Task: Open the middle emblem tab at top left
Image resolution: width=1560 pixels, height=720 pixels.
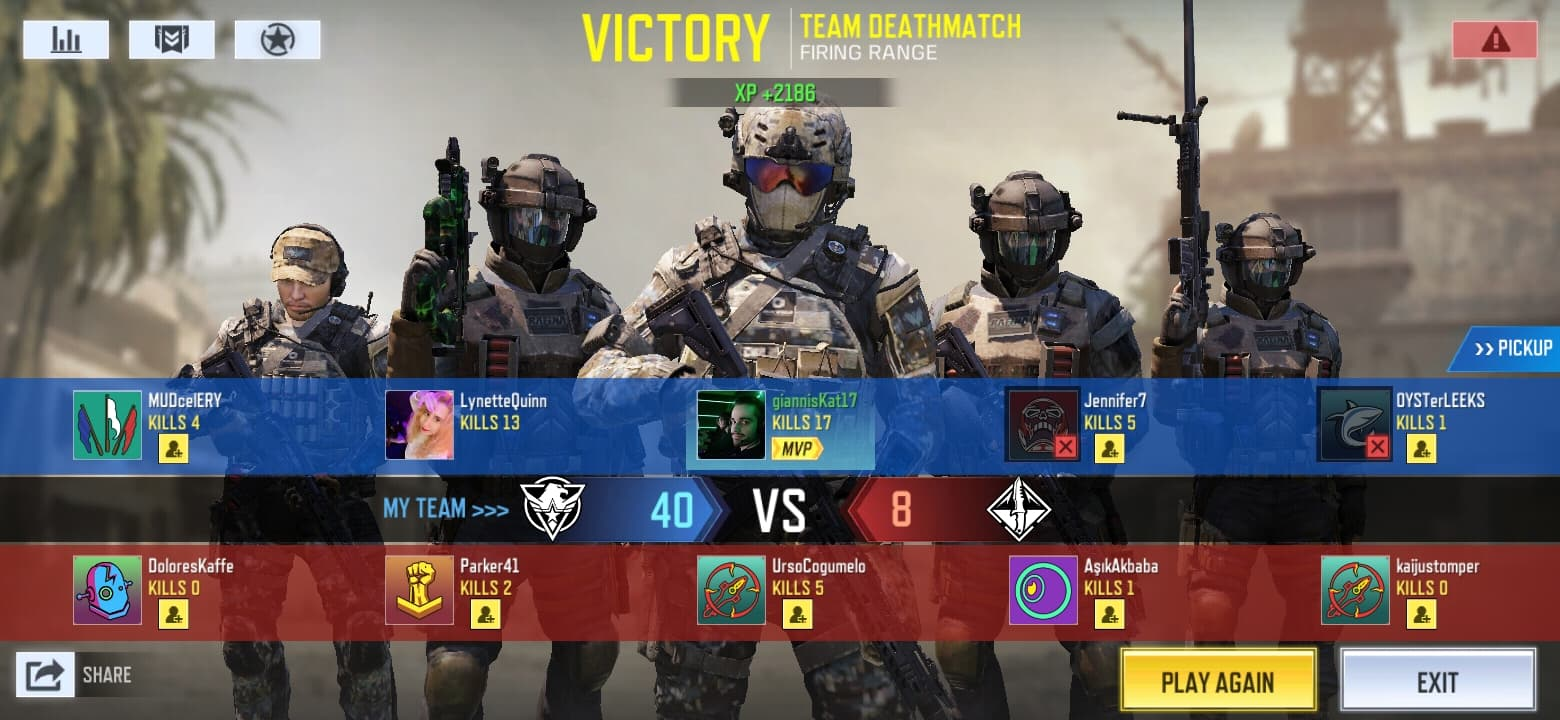Action: tap(171, 40)
